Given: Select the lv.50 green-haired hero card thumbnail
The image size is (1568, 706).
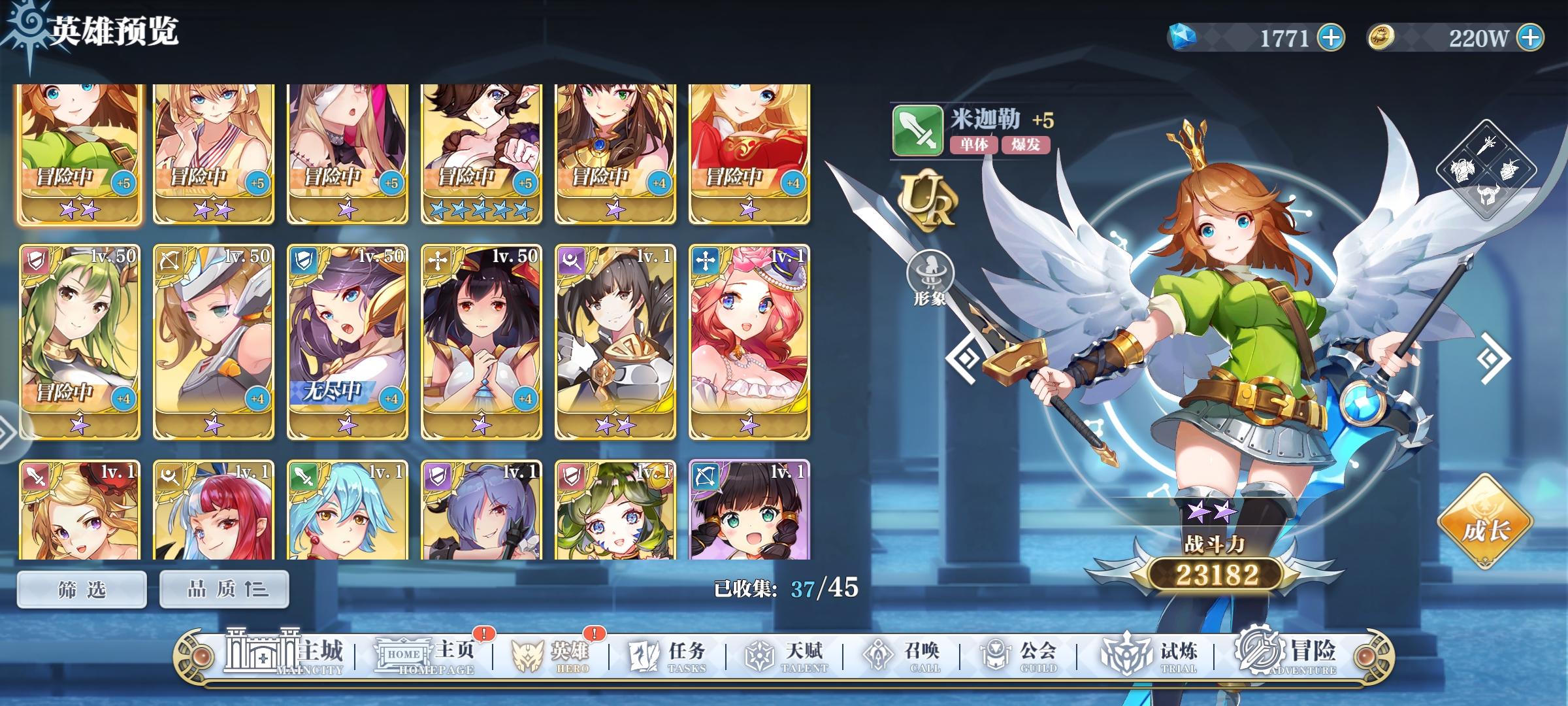Looking at the screenshot, I should coord(79,340).
